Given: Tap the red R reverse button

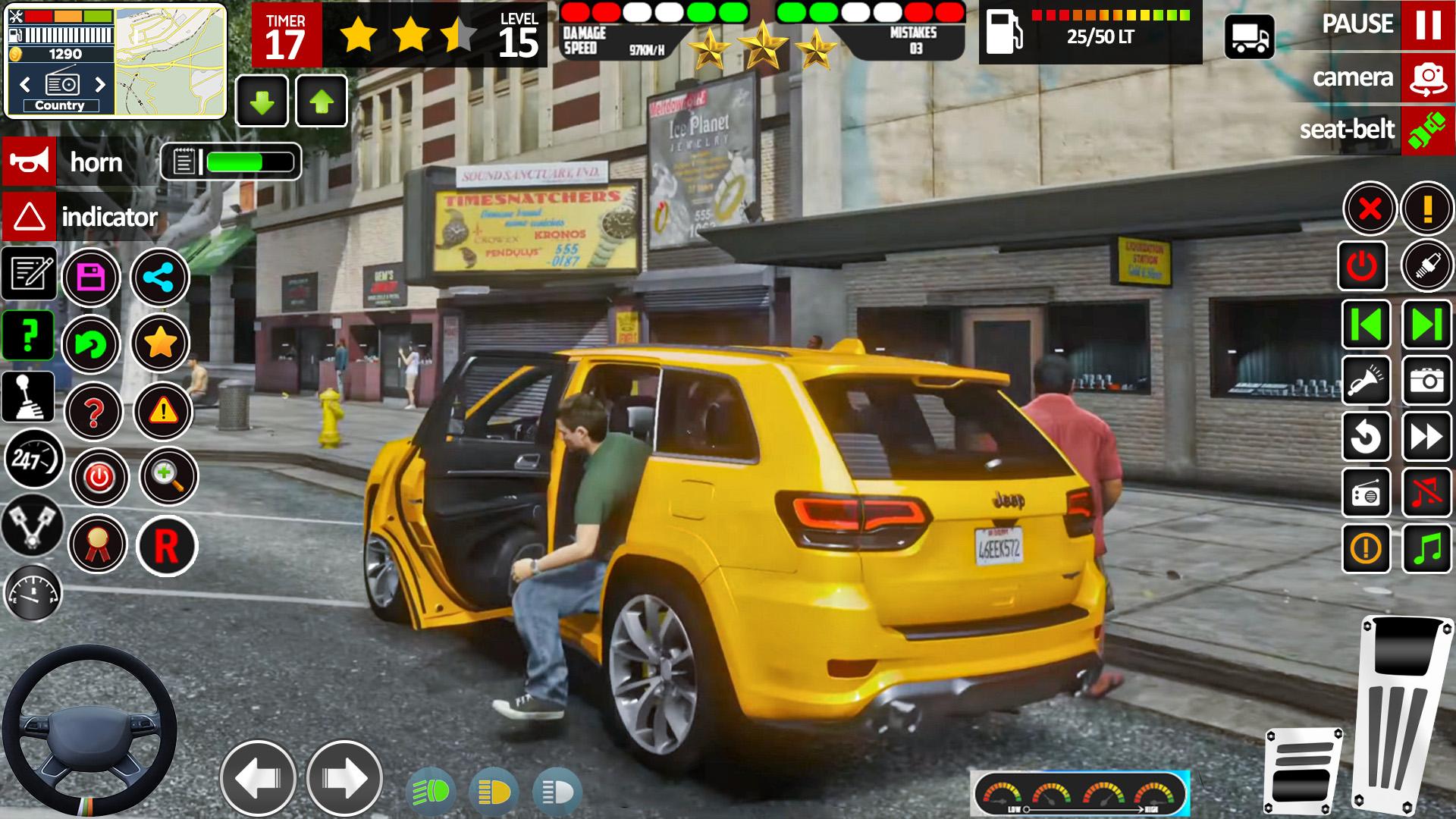Looking at the screenshot, I should pyautogui.click(x=166, y=546).
